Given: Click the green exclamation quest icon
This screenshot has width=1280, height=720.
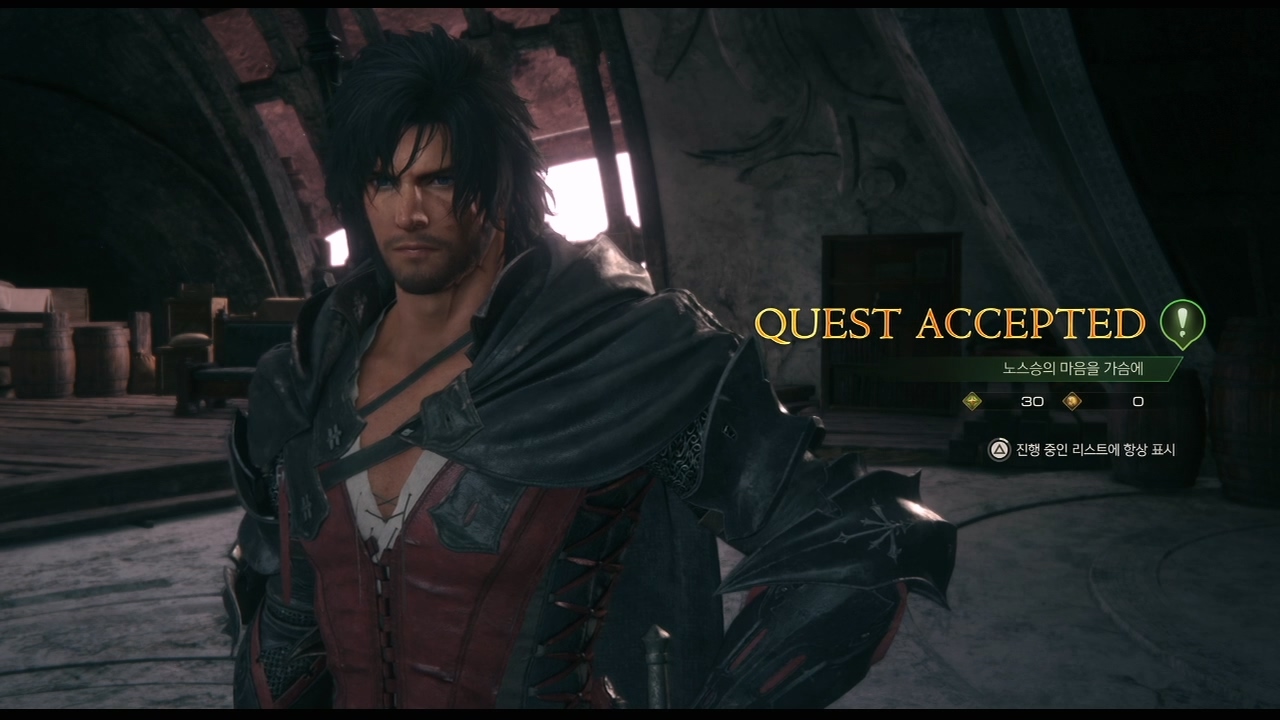Looking at the screenshot, I should (1182, 324).
